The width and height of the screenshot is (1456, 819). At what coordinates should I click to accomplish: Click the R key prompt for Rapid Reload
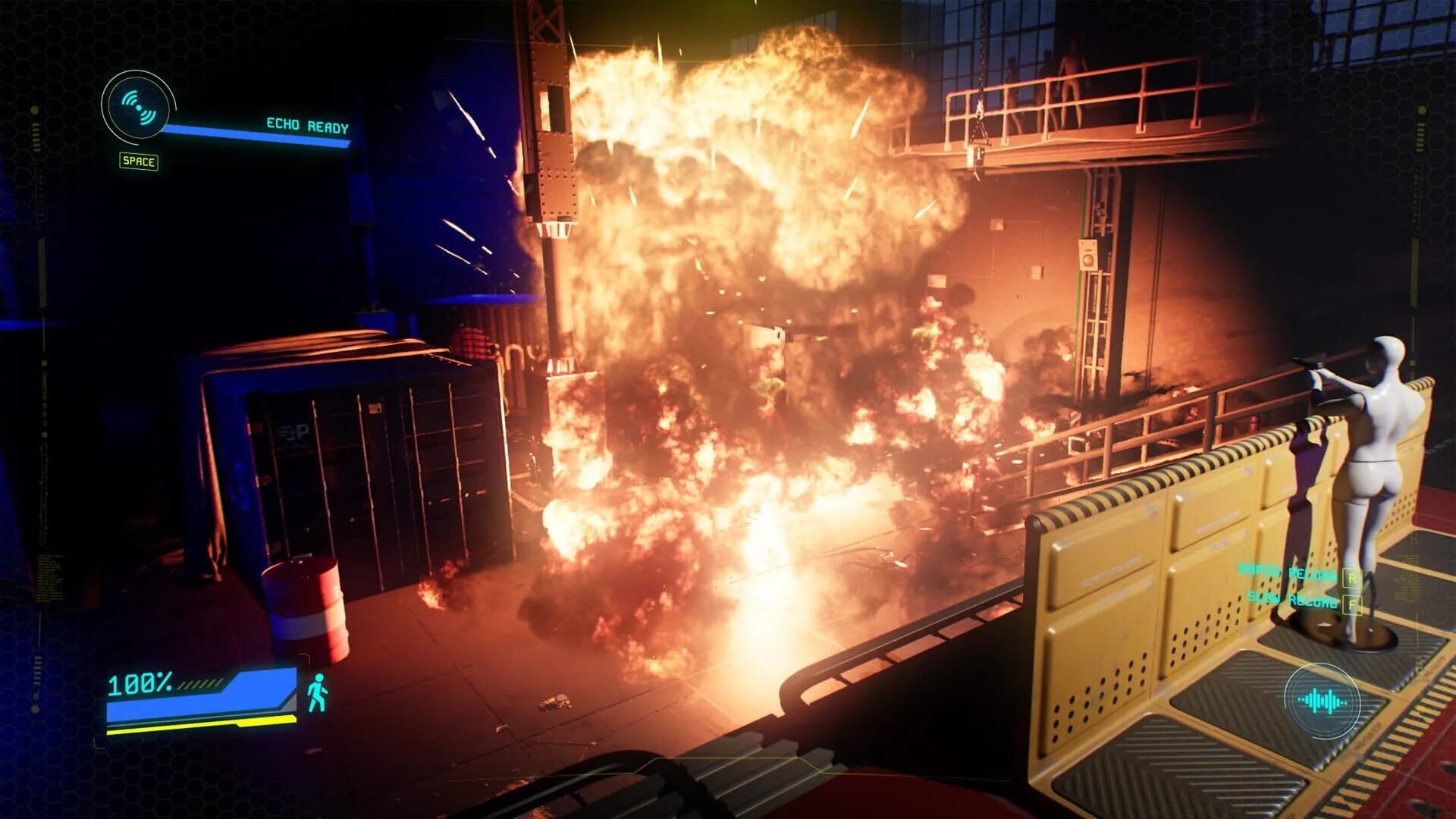[1353, 577]
